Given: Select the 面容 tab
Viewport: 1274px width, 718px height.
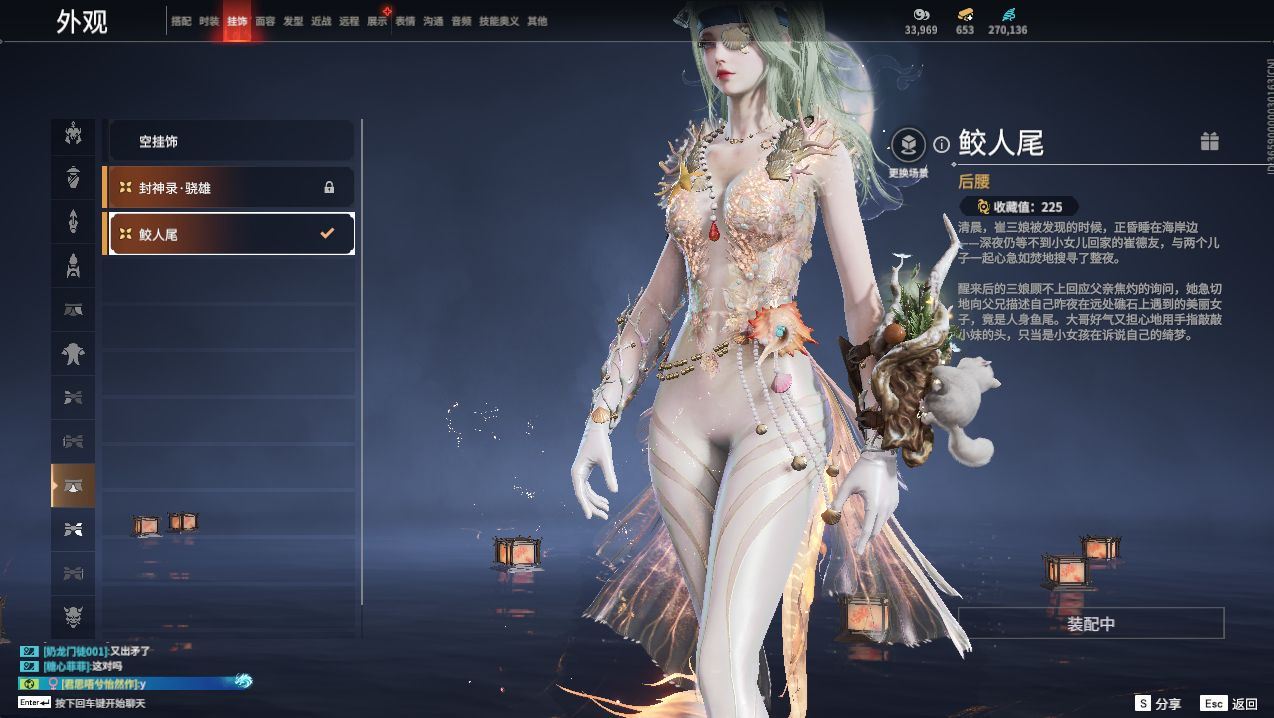Looking at the screenshot, I should coord(265,21).
